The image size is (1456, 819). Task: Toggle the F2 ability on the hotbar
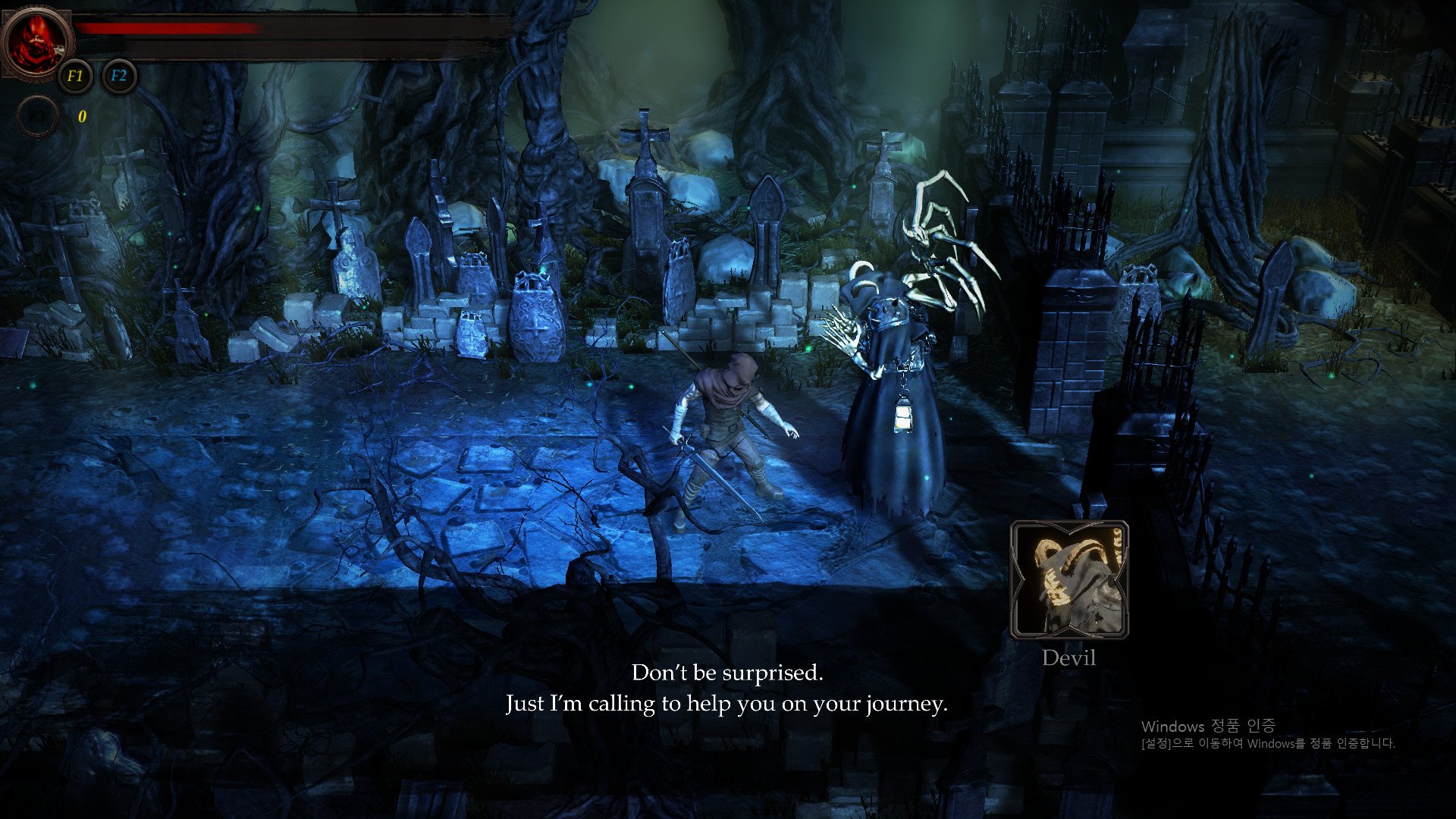pyautogui.click(x=119, y=76)
